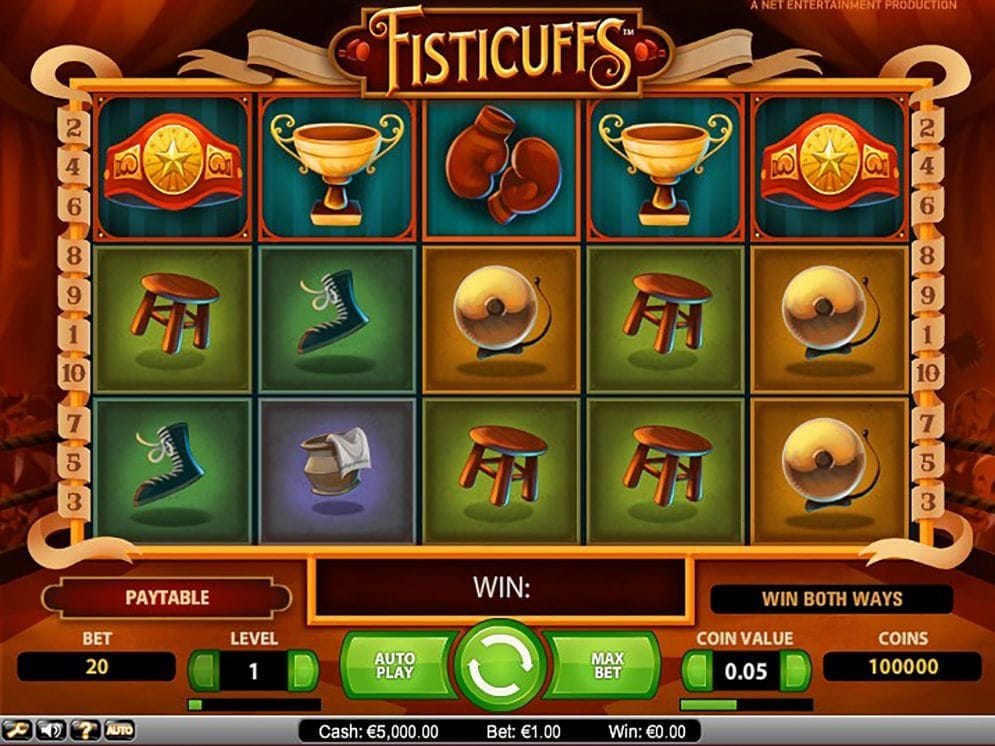Viewport: 995px width, 746px height.
Task: Open the Paytable
Action: coord(167,598)
